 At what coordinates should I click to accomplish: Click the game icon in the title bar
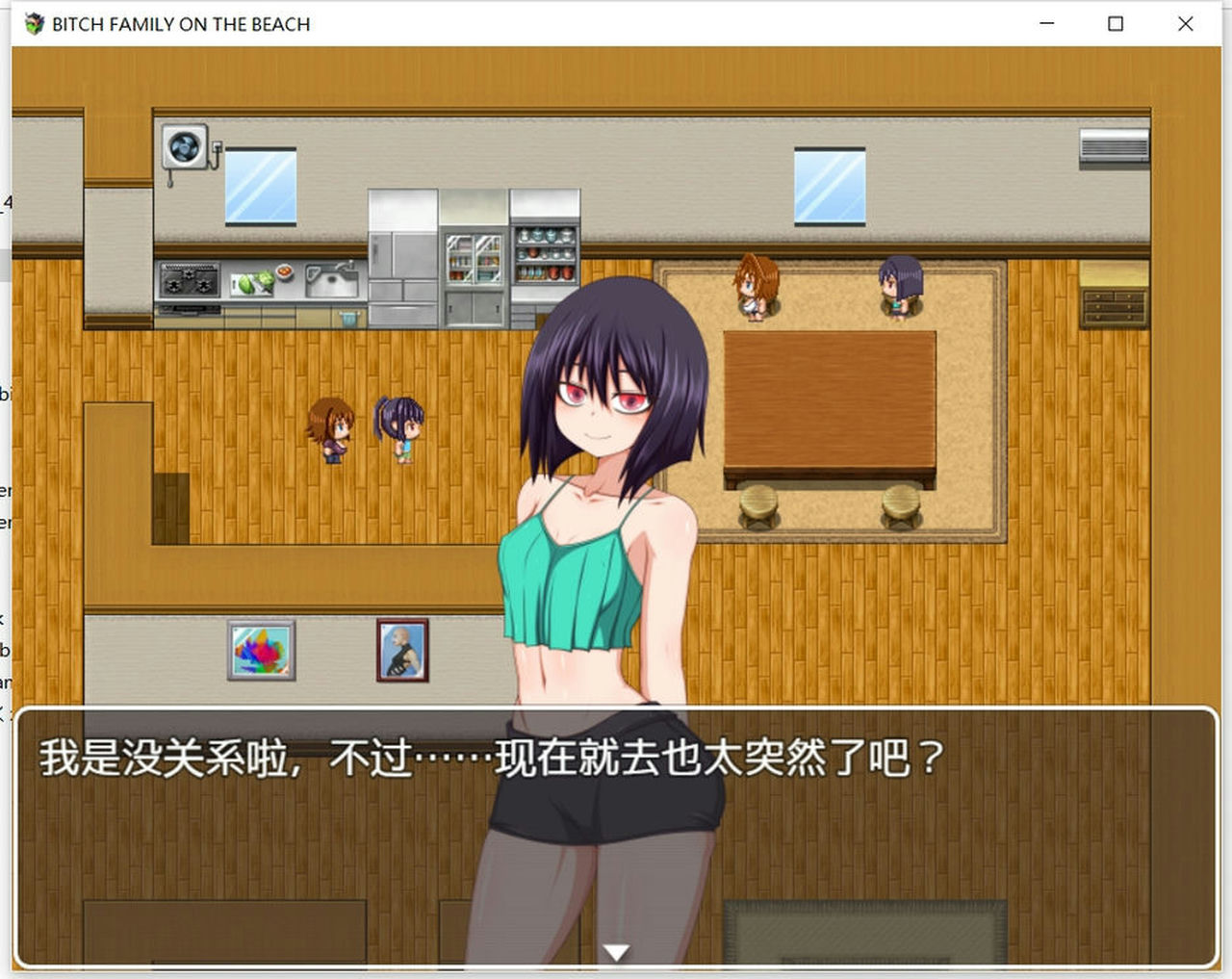tap(33, 24)
